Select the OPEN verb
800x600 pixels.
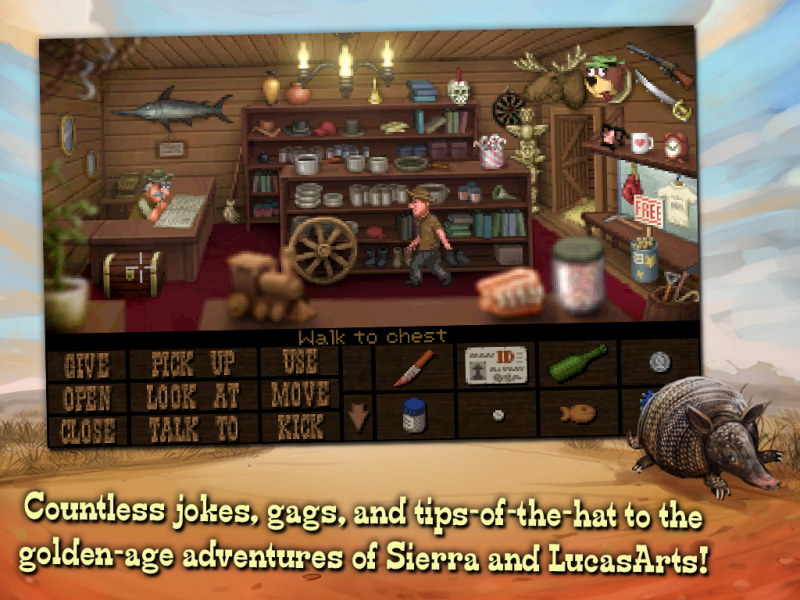point(87,398)
